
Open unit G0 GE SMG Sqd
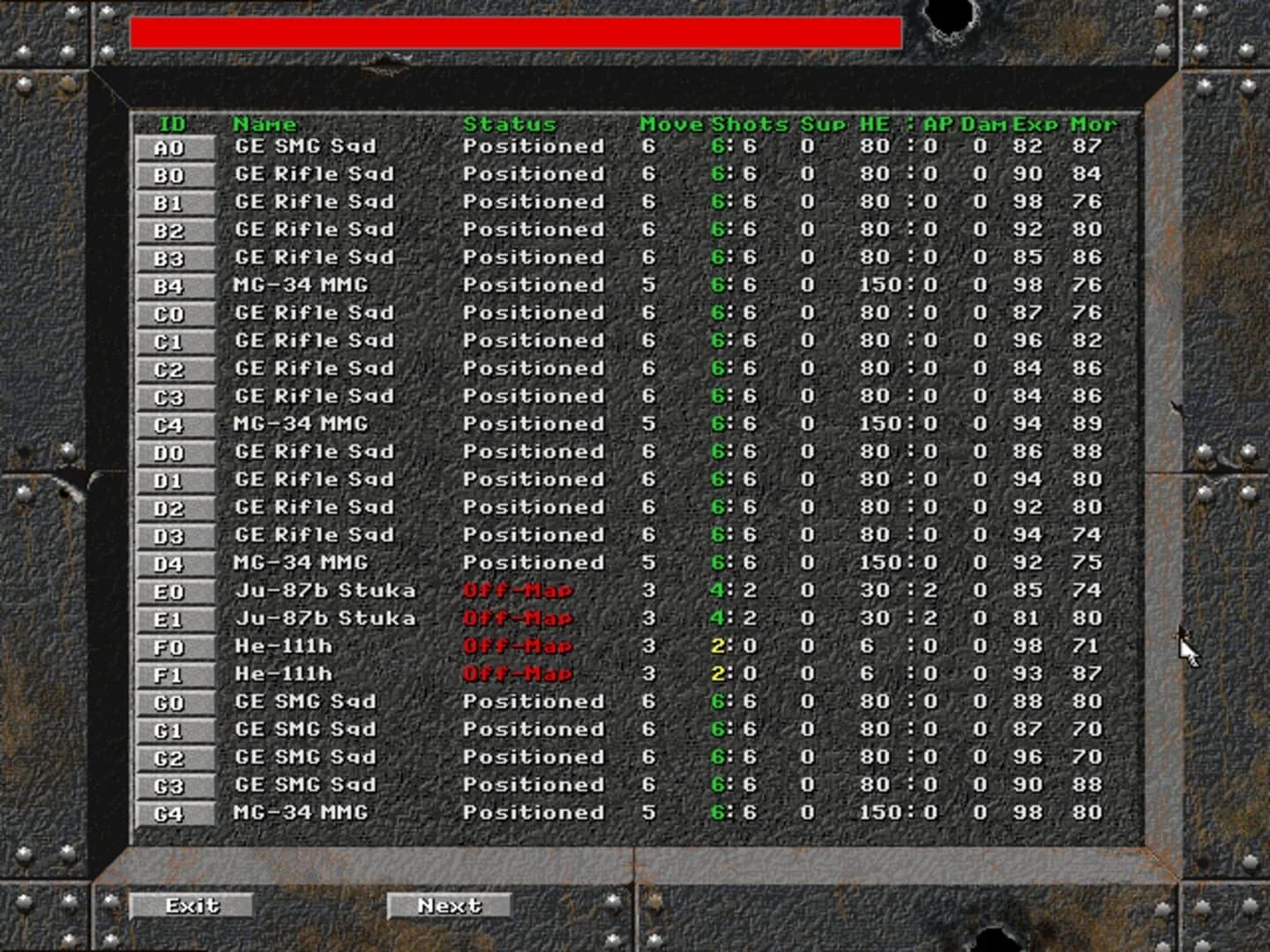point(174,702)
